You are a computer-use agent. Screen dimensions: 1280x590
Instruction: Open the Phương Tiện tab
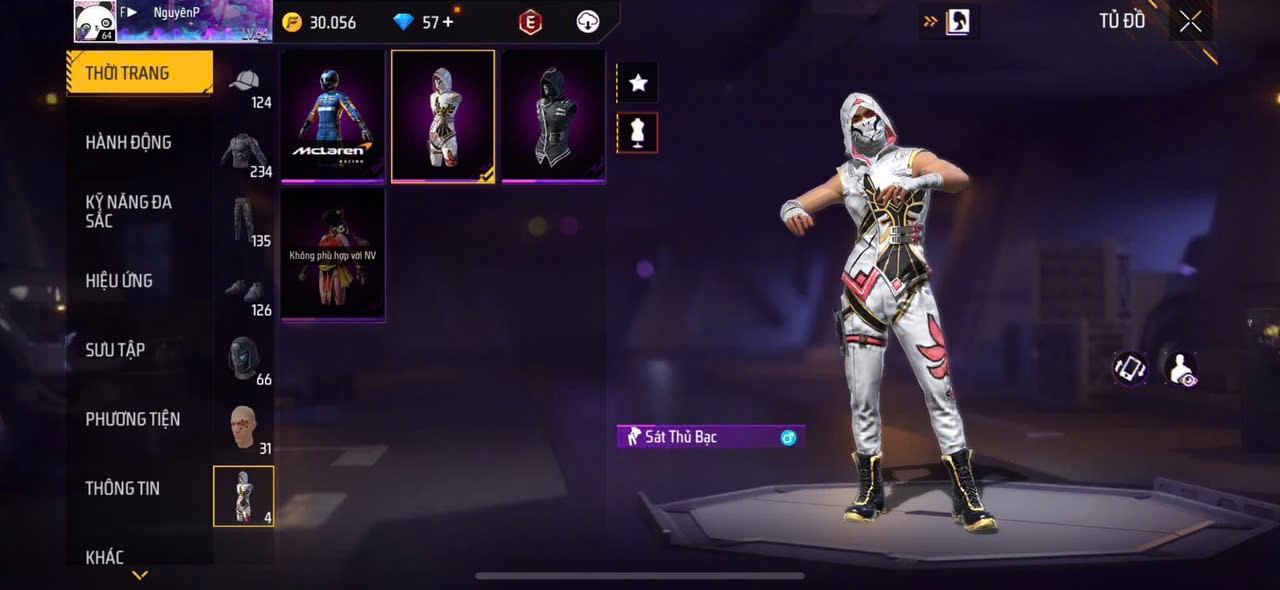(132, 419)
